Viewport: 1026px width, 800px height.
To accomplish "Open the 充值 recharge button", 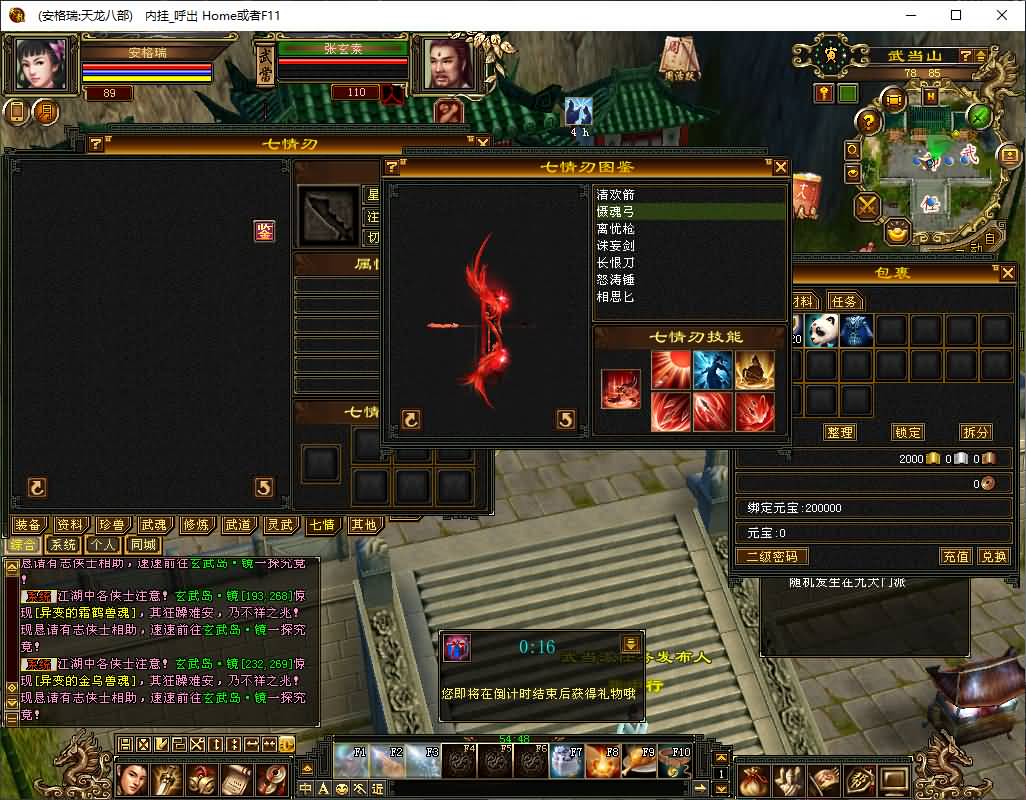I will tap(956, 556).
